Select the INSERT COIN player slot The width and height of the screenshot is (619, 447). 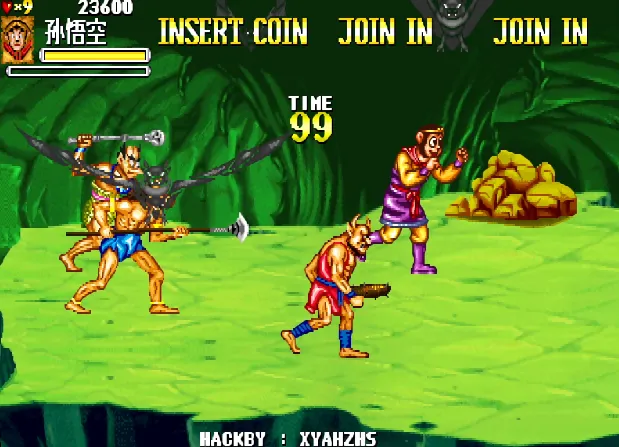click(233, 31)
